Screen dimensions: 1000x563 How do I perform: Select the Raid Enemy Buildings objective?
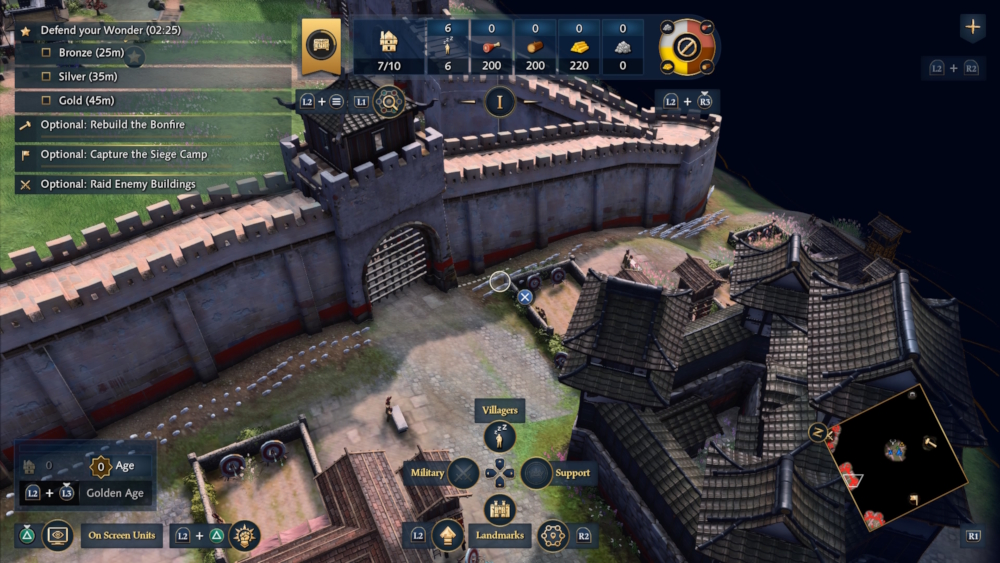[x=118, y=184]
